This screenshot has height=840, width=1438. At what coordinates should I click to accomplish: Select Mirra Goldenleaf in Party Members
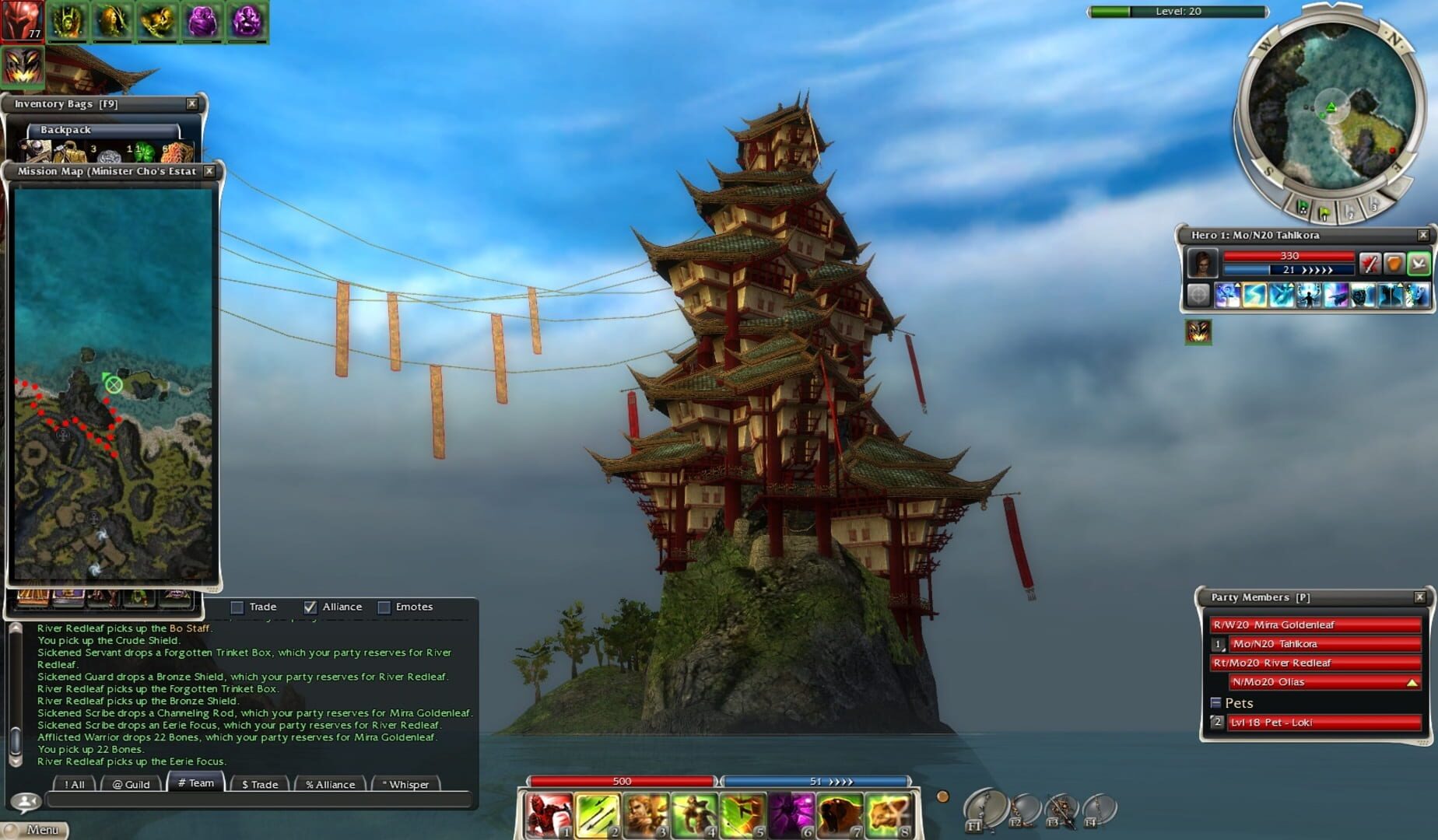(x=1315, y=625)
